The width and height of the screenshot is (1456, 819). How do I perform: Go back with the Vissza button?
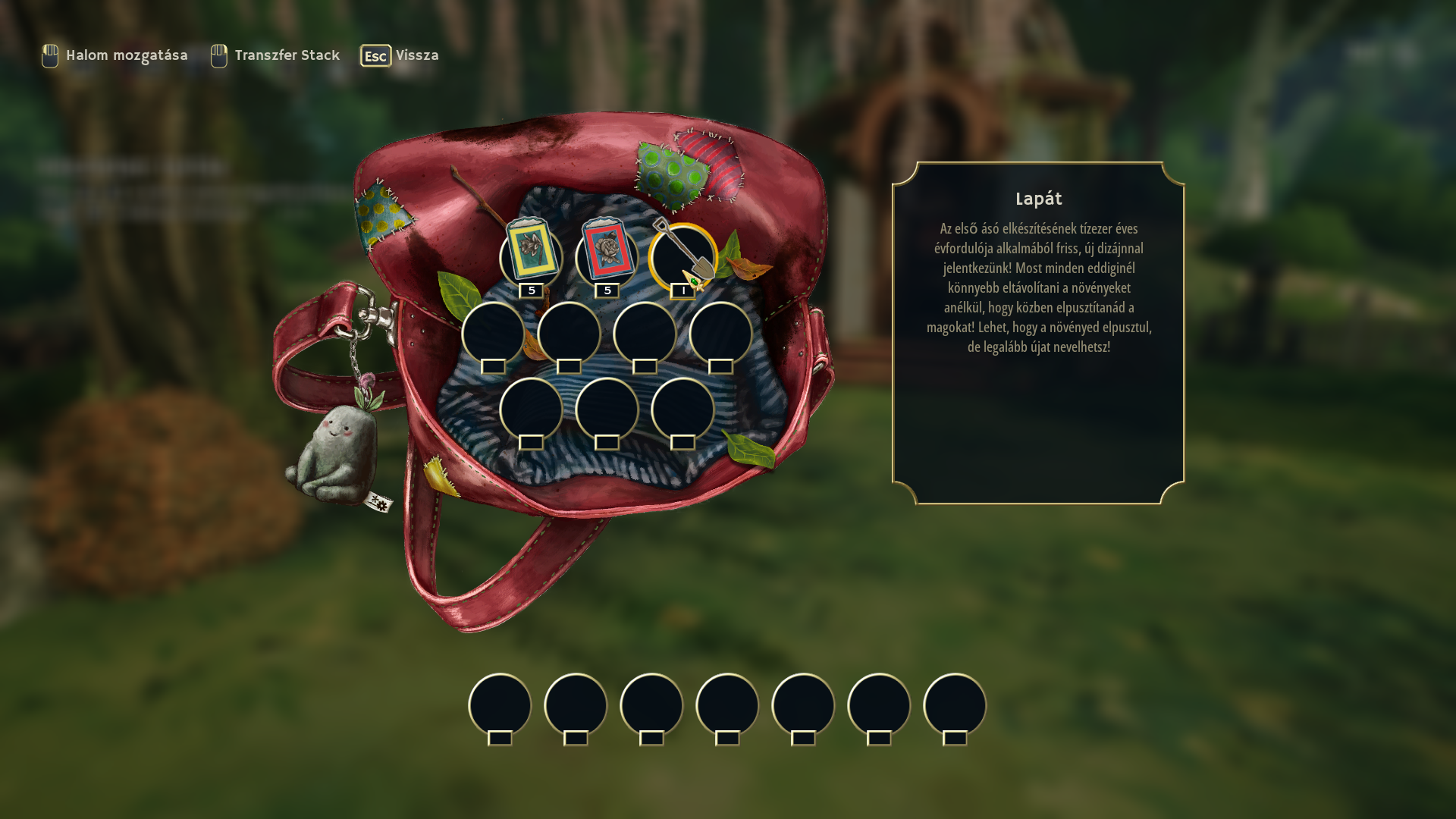400,55
